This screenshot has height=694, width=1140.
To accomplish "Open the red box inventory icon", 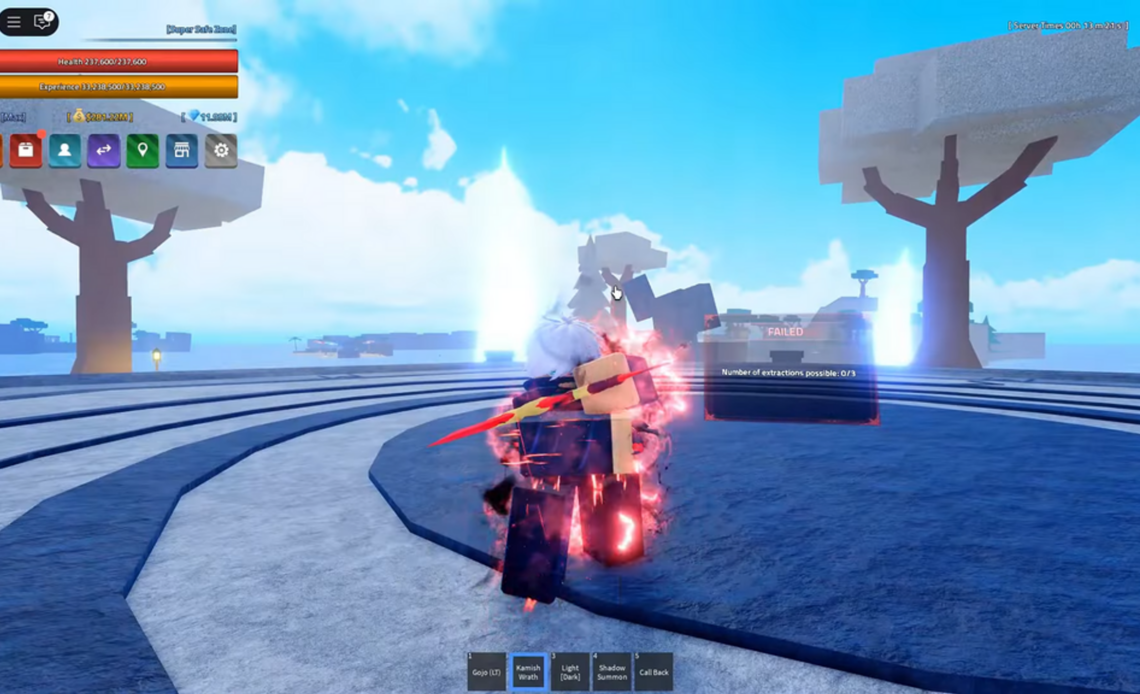I will [26, 151].
